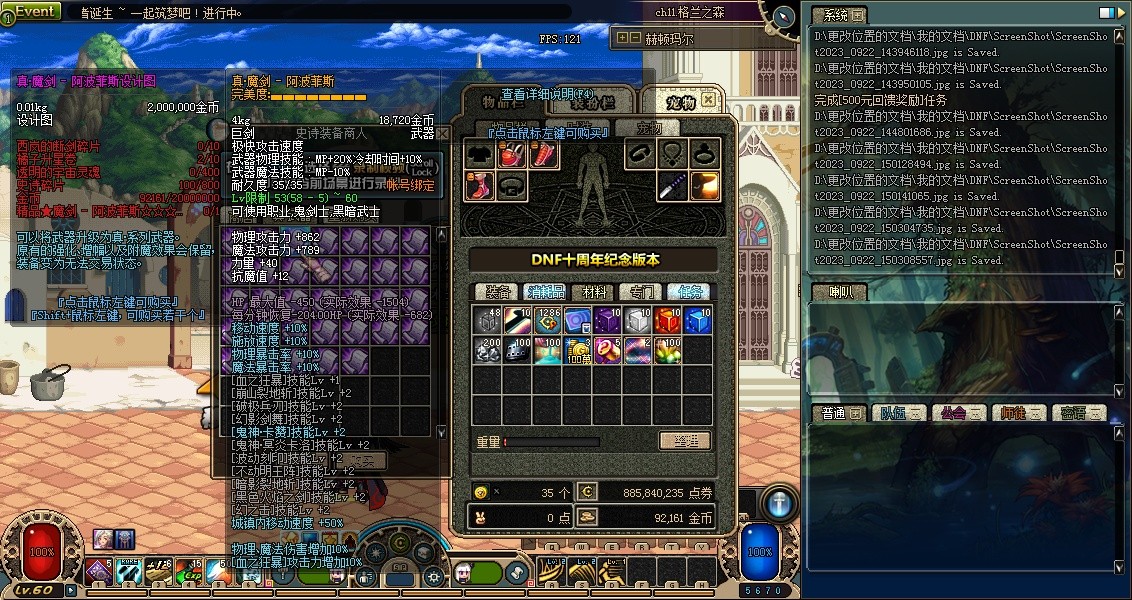
Task: Switch to the 消耗品 consumables tab
Action: tap(546, 292)
